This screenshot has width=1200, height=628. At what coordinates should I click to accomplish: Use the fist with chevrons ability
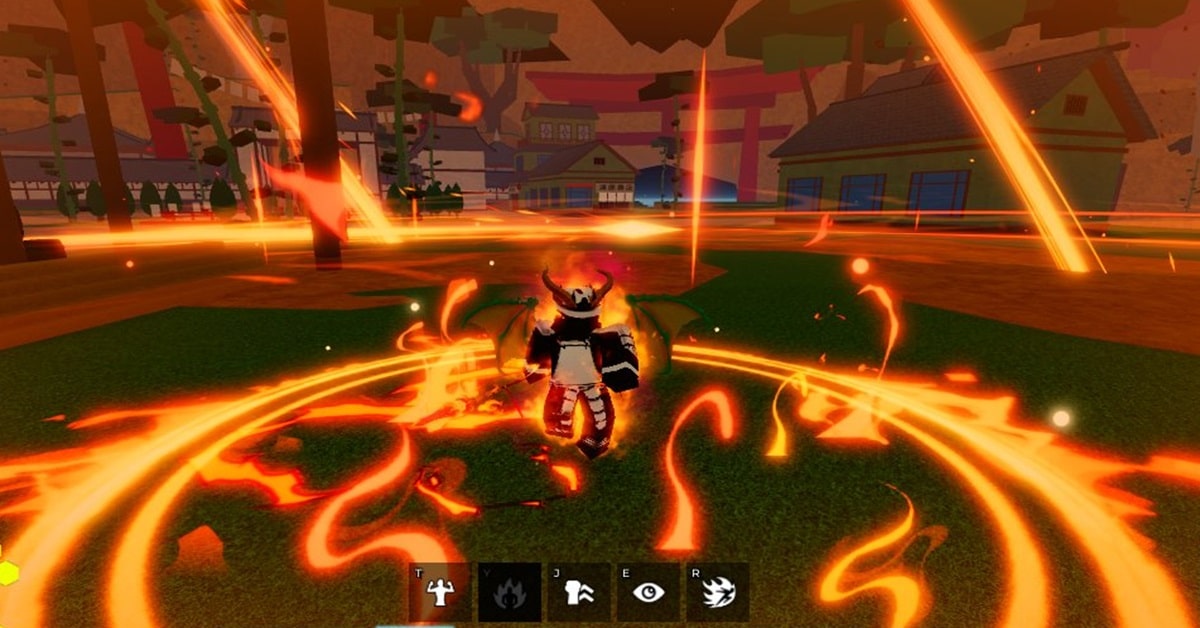(x=579, y=592)
